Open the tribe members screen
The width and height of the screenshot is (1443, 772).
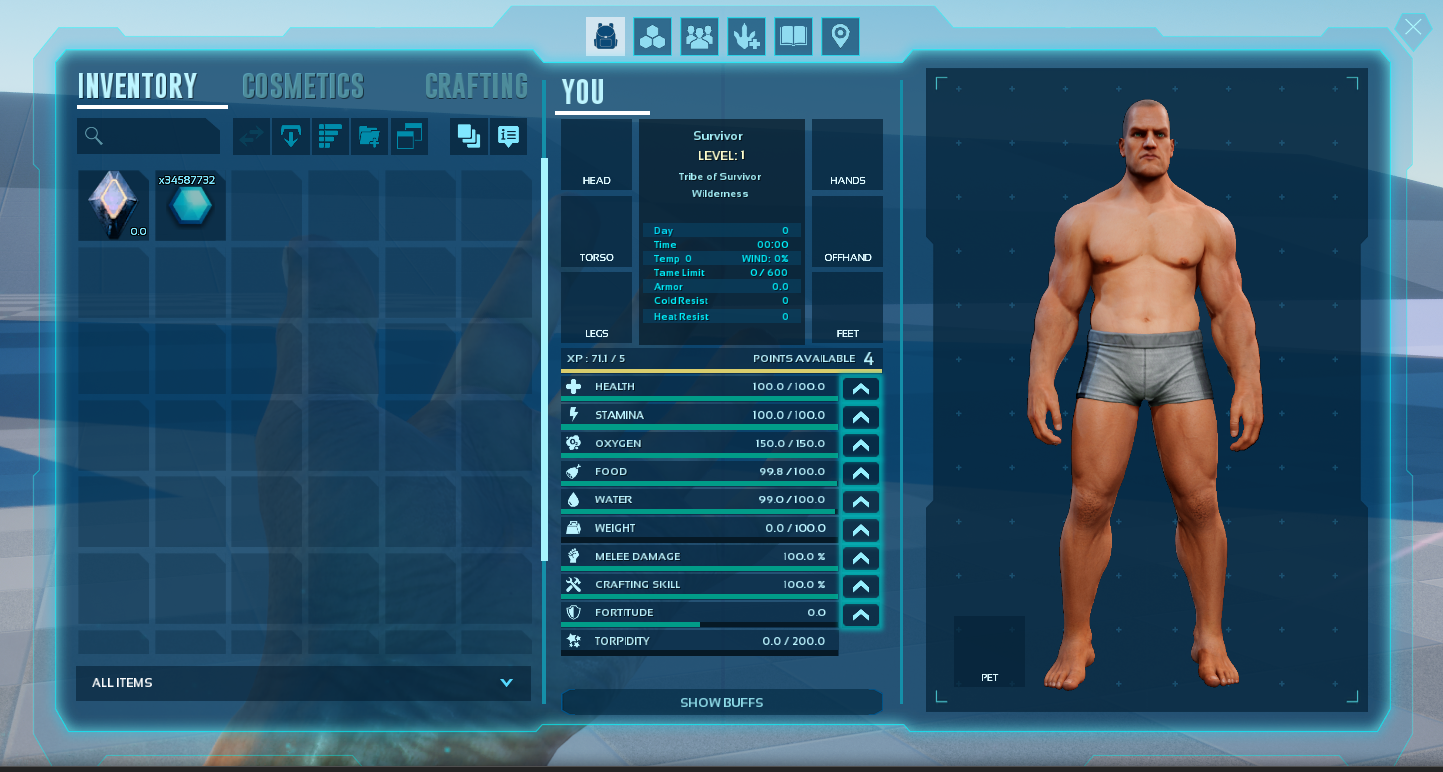click(700, 37)
